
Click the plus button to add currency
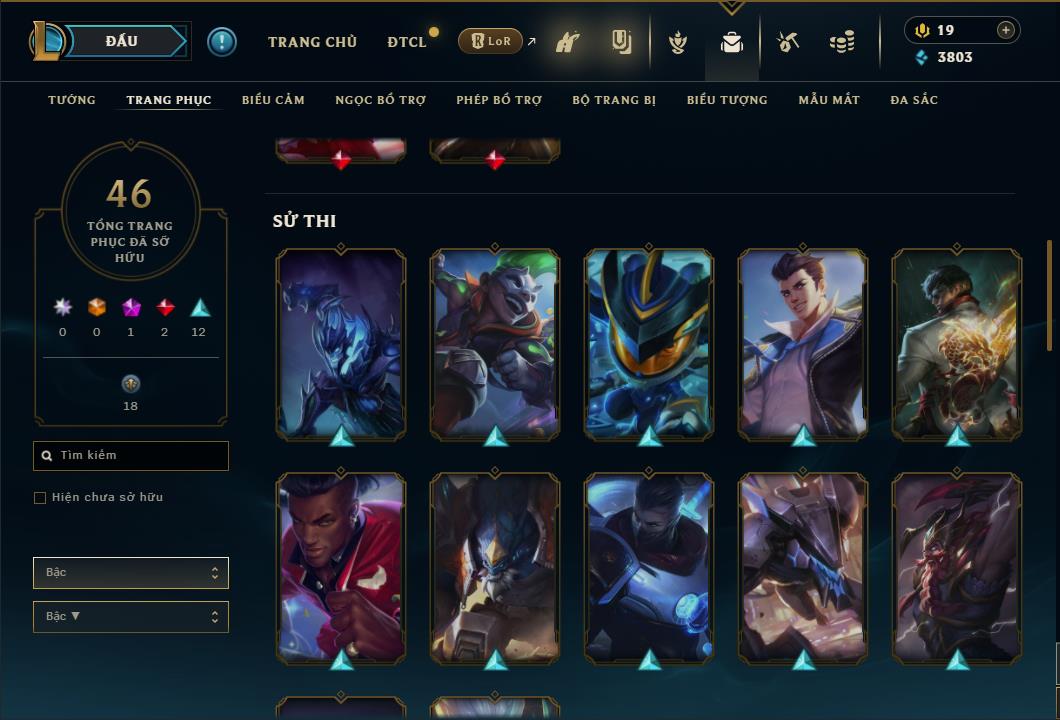coord(1006,30)
